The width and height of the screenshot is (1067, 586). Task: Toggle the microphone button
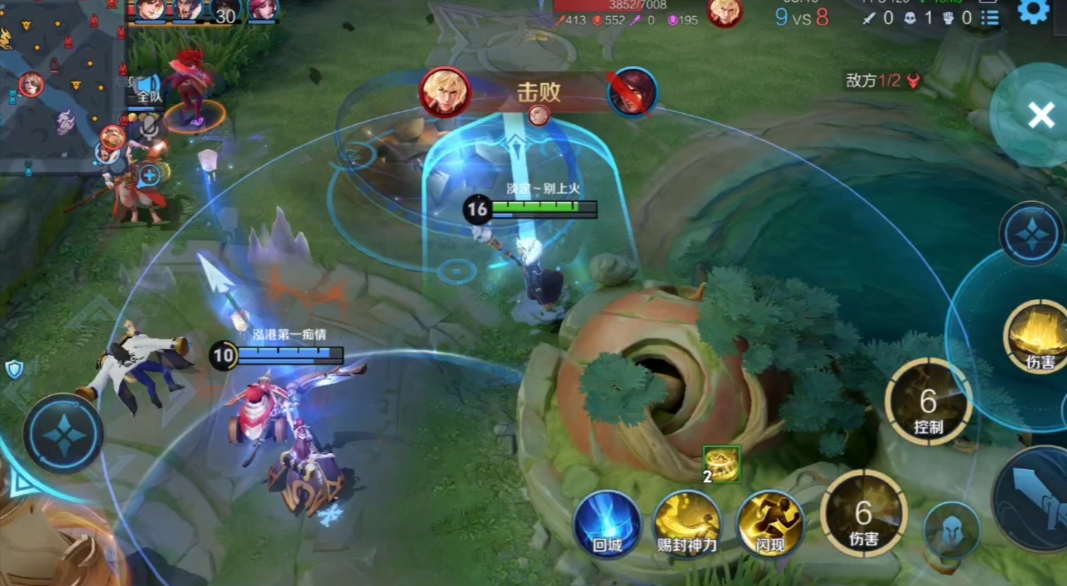tap(150, 125)
